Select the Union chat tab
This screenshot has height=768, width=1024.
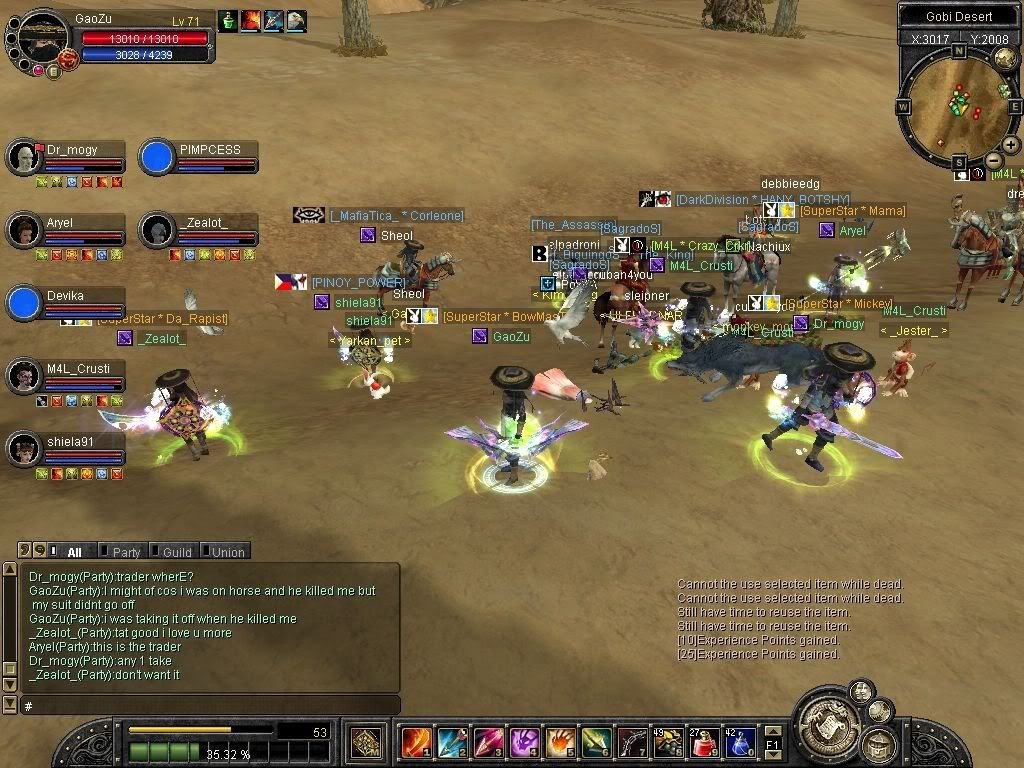[227, 552]
